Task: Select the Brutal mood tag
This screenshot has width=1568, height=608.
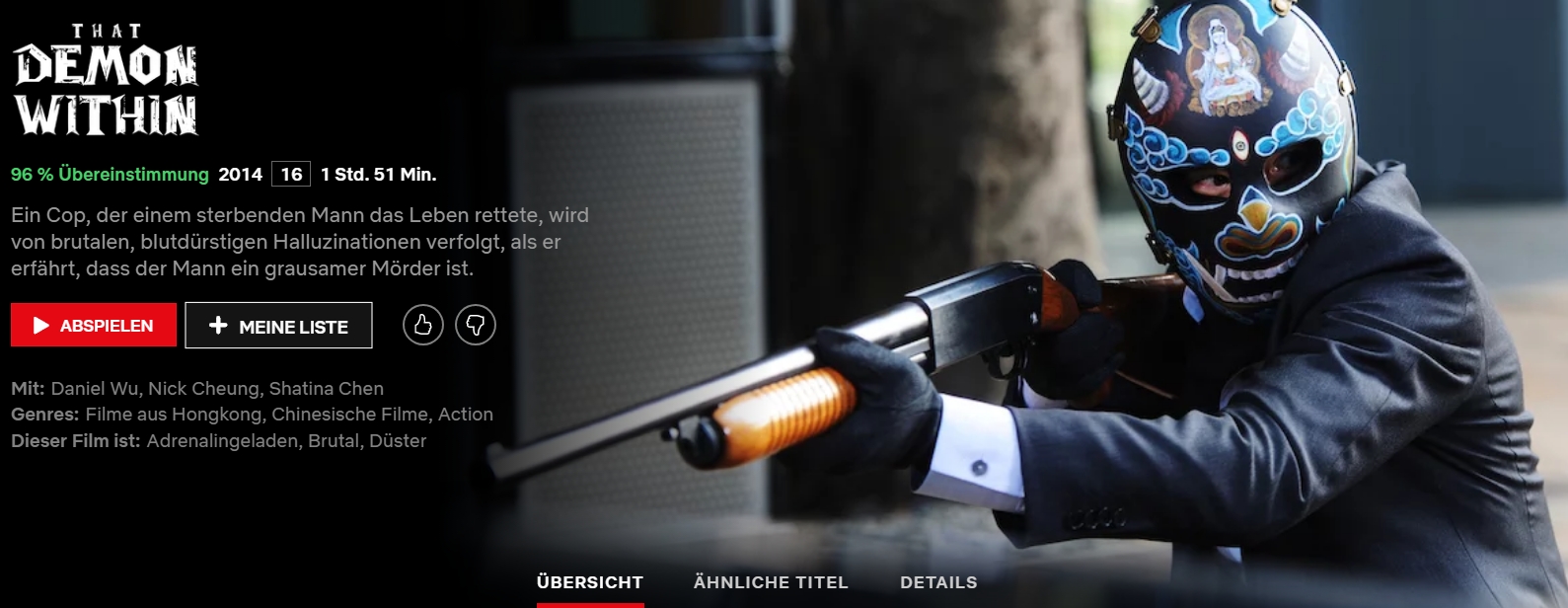Action: (x=334, y=441)
